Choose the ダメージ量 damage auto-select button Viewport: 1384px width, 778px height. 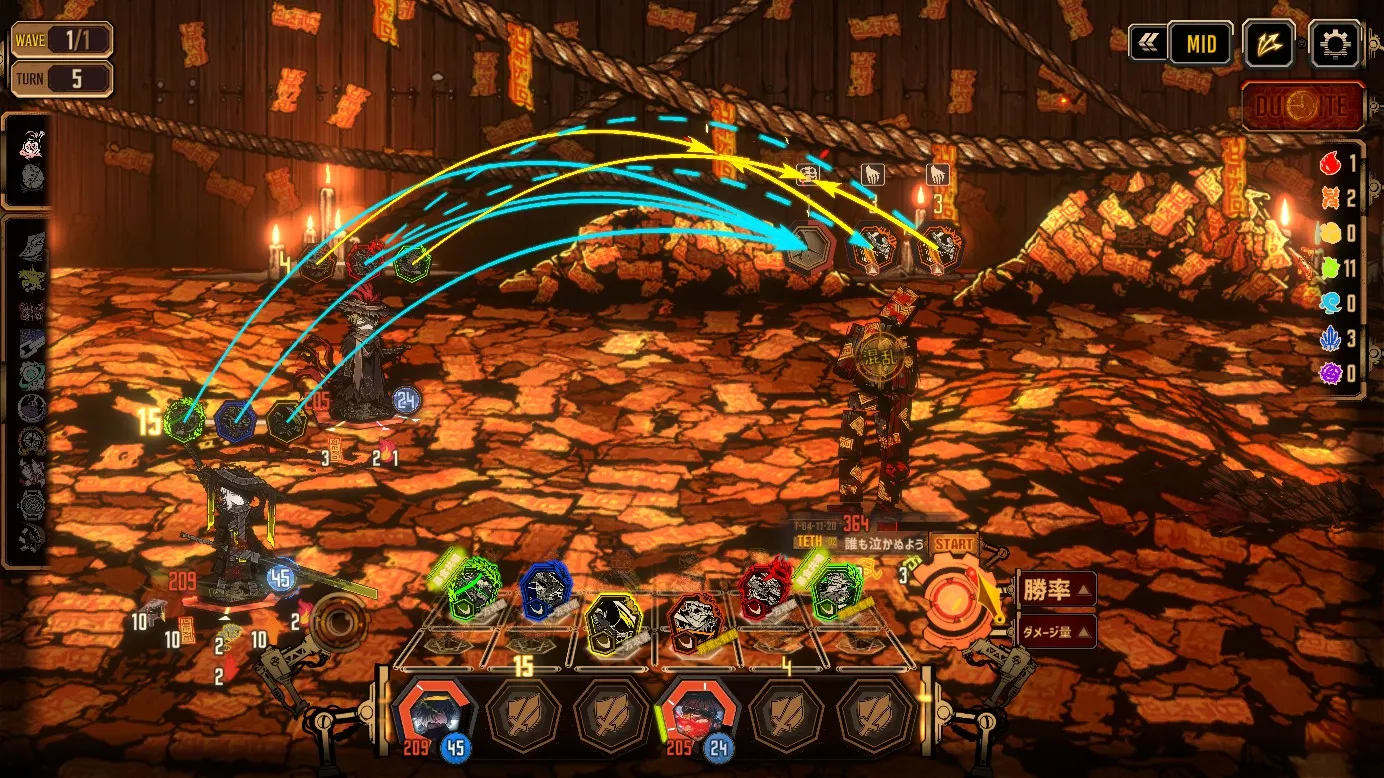click(1056, 631)
